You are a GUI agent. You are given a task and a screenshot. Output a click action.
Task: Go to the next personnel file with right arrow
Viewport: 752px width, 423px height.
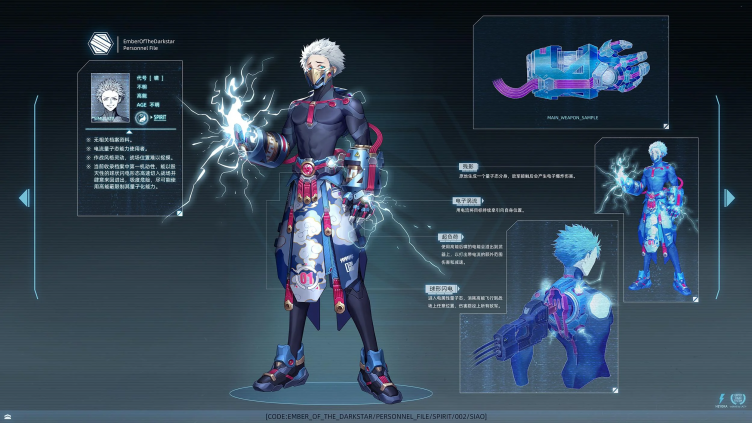[729, 198]
